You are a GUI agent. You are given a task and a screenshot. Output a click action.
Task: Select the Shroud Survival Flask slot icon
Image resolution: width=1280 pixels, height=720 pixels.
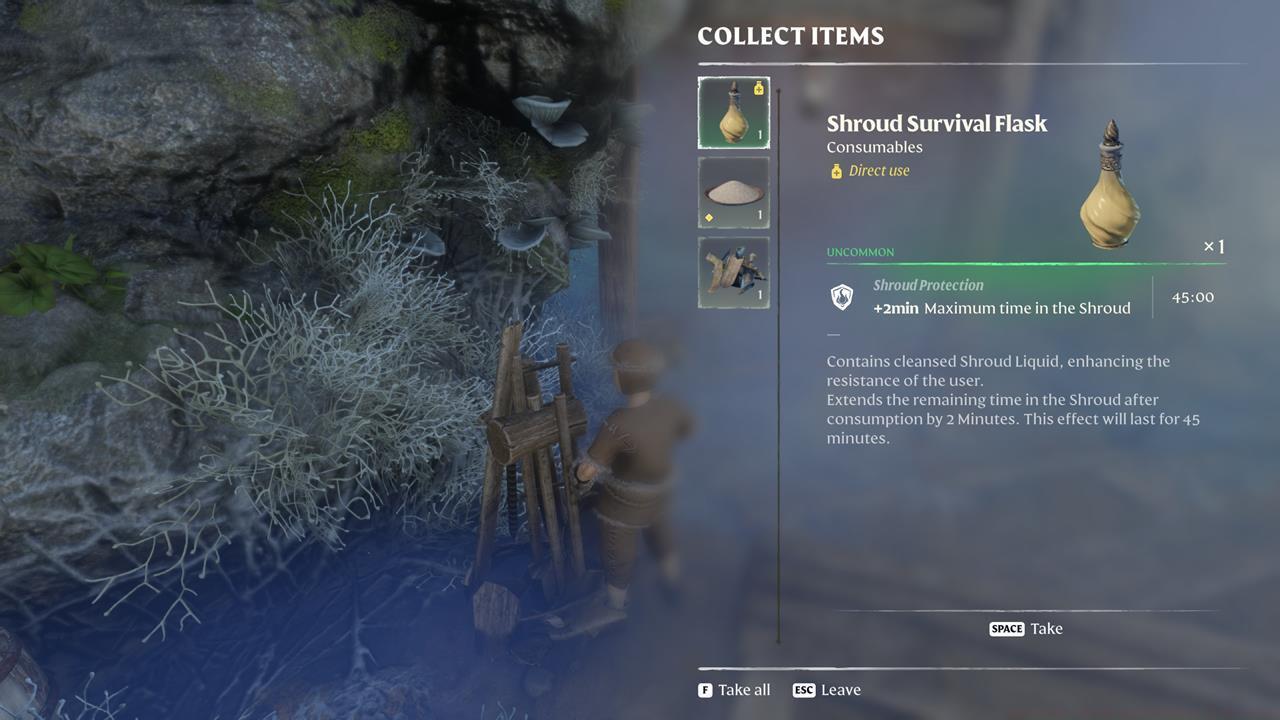coord(733,112)
